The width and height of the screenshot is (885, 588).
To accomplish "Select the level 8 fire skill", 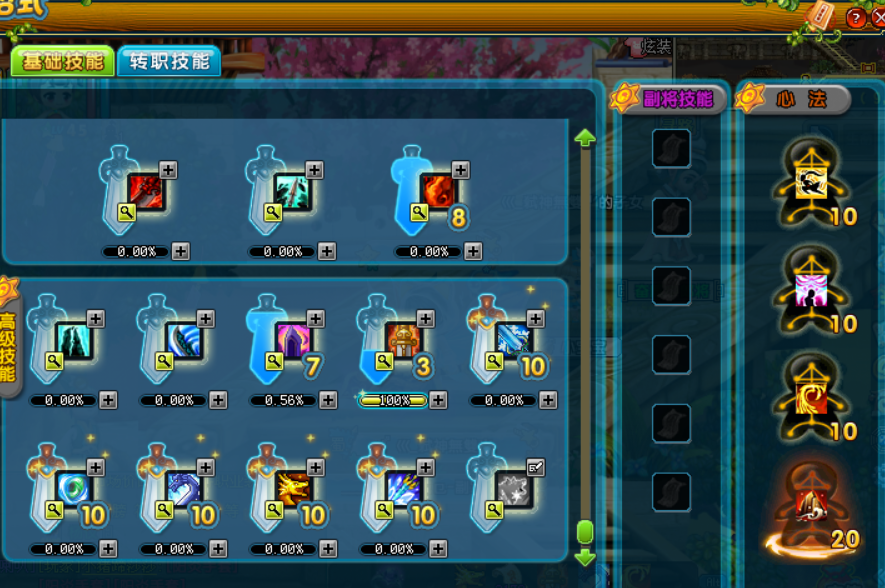I will 438,191.
